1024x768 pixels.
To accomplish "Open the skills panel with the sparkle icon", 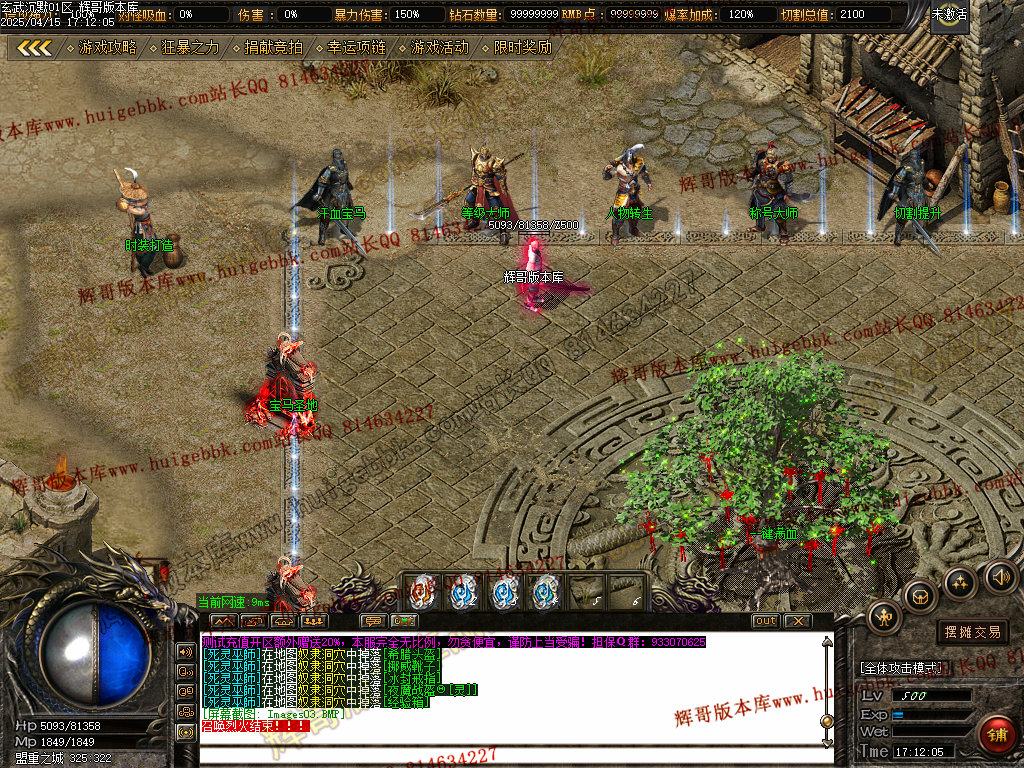I will pyautogui.click(x=960, y=583).
